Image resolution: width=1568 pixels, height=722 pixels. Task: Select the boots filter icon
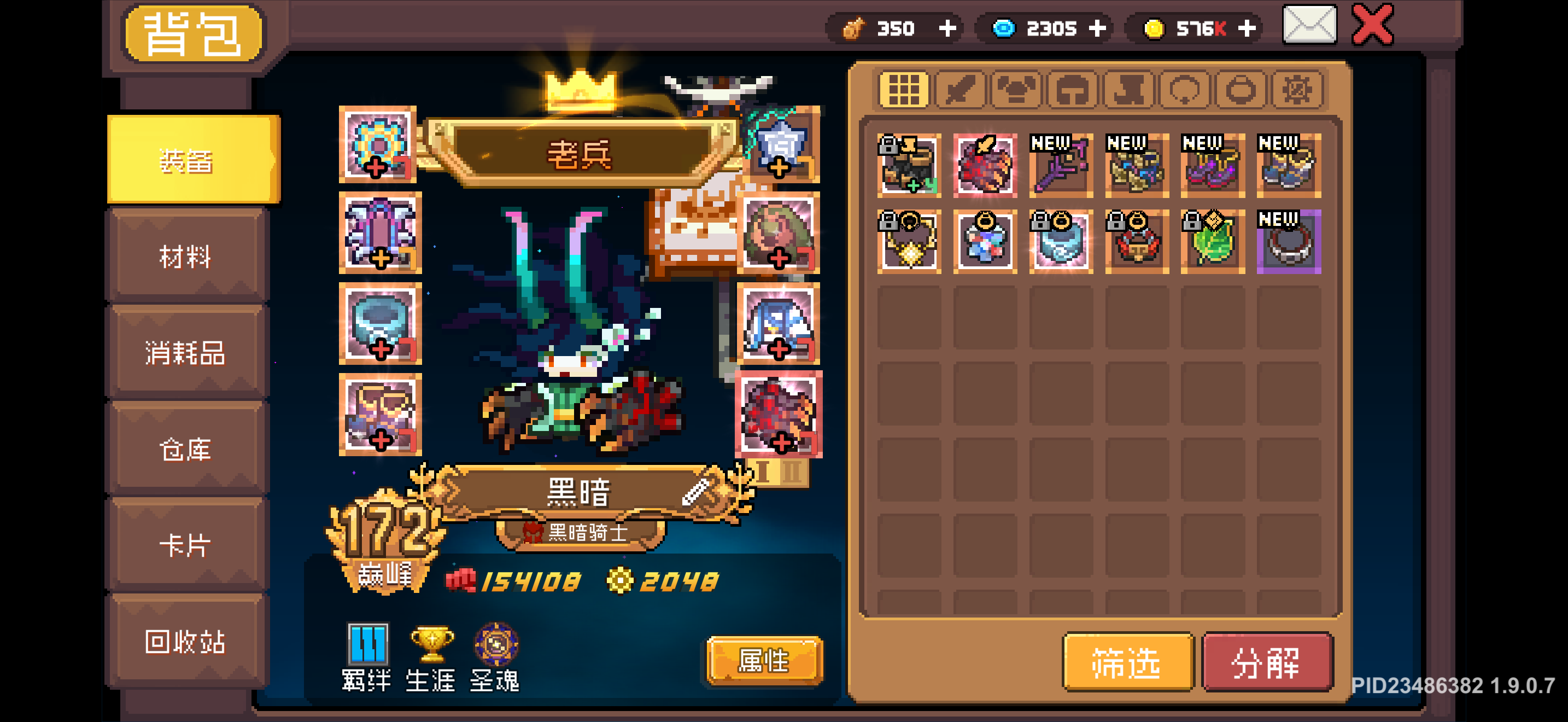[x=1127, y=90]
